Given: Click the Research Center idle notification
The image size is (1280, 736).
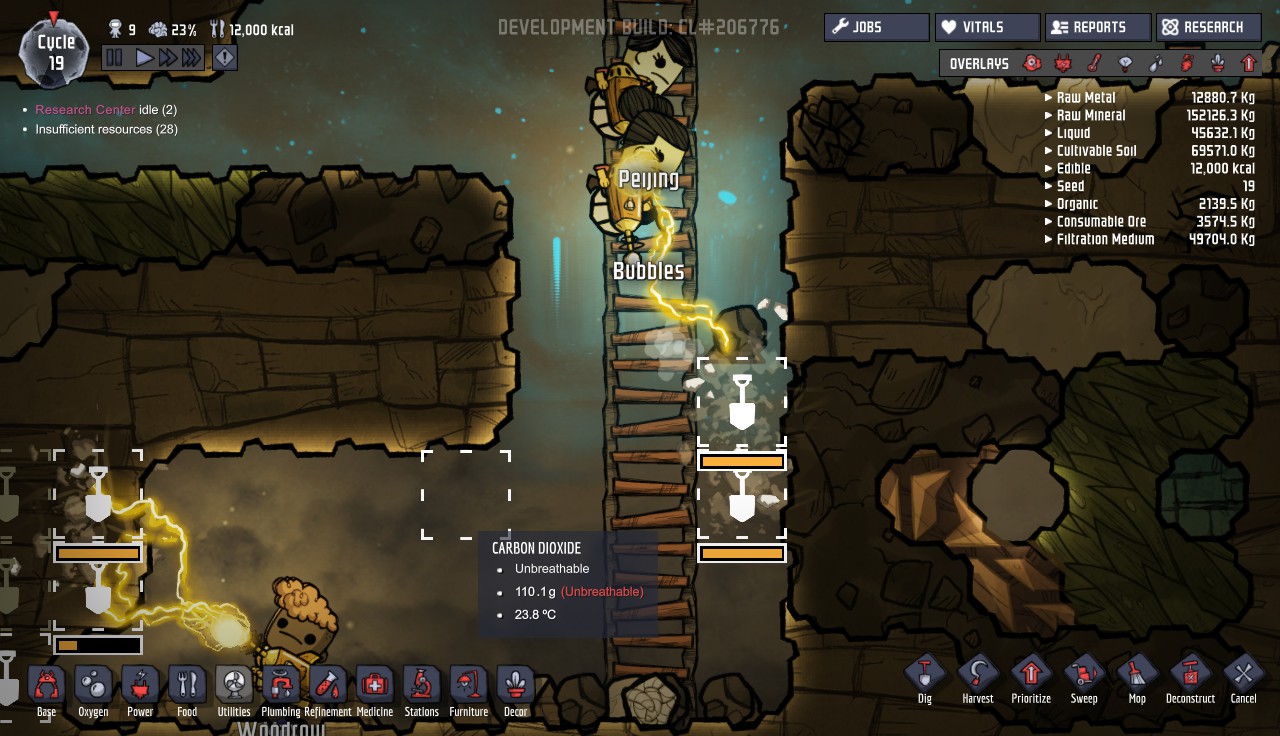Looking at the screenshot, I should pyautogui.click(x=85, y=110).
